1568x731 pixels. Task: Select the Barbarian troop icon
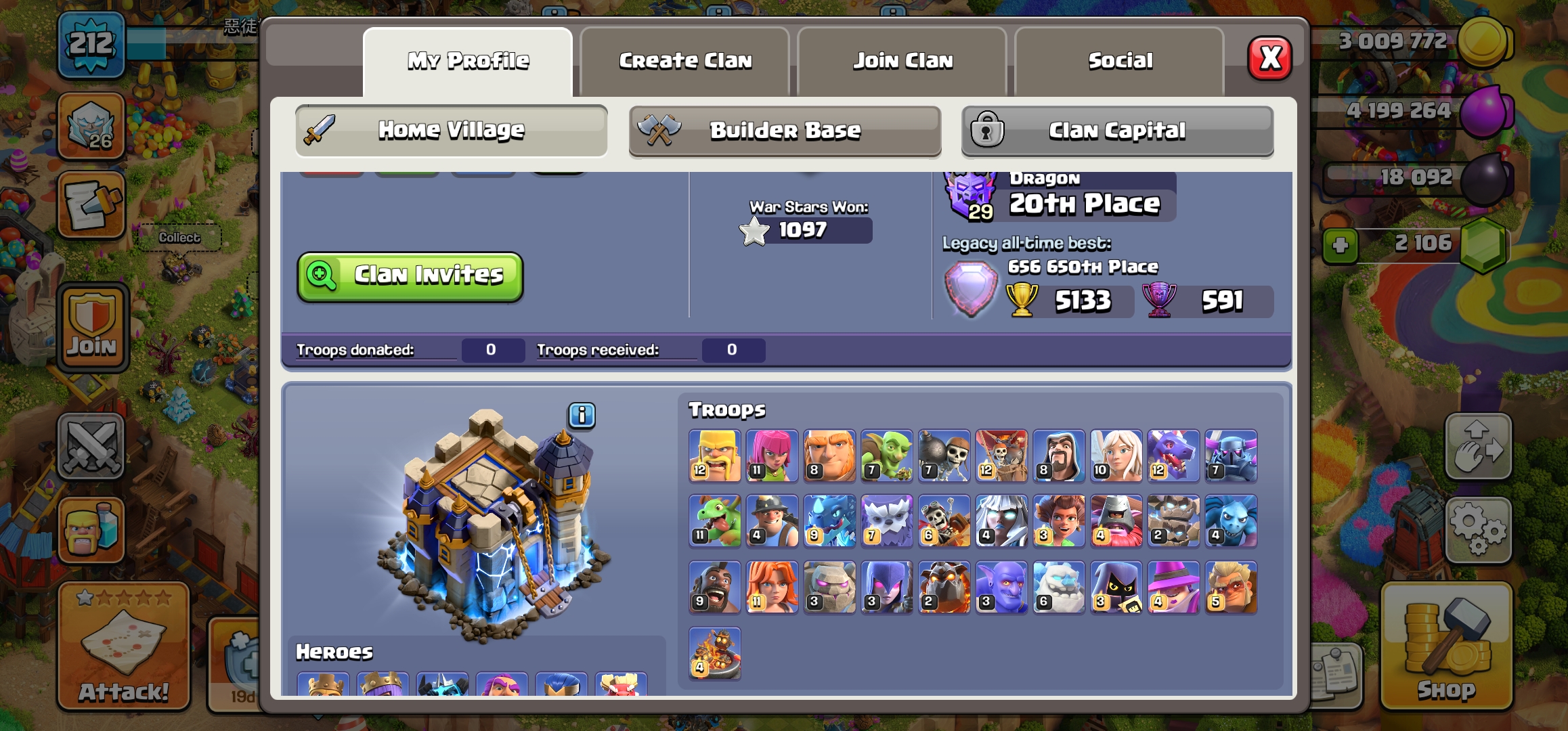coord(714,456)
